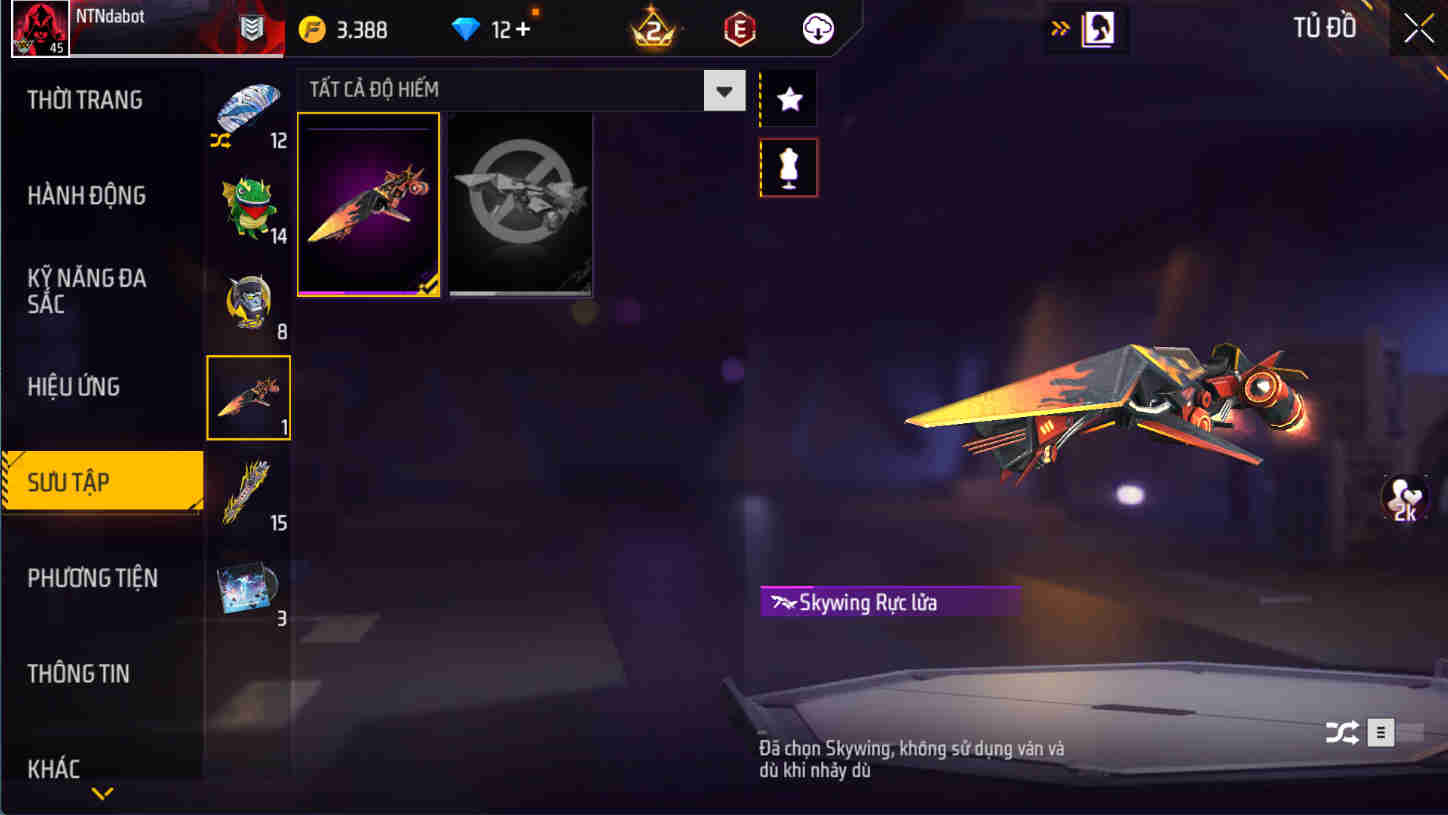Select the Skywing Rực lửa thumbnail
The height and width of the screenshot is (815, 1448).
(x=368, y=204)
